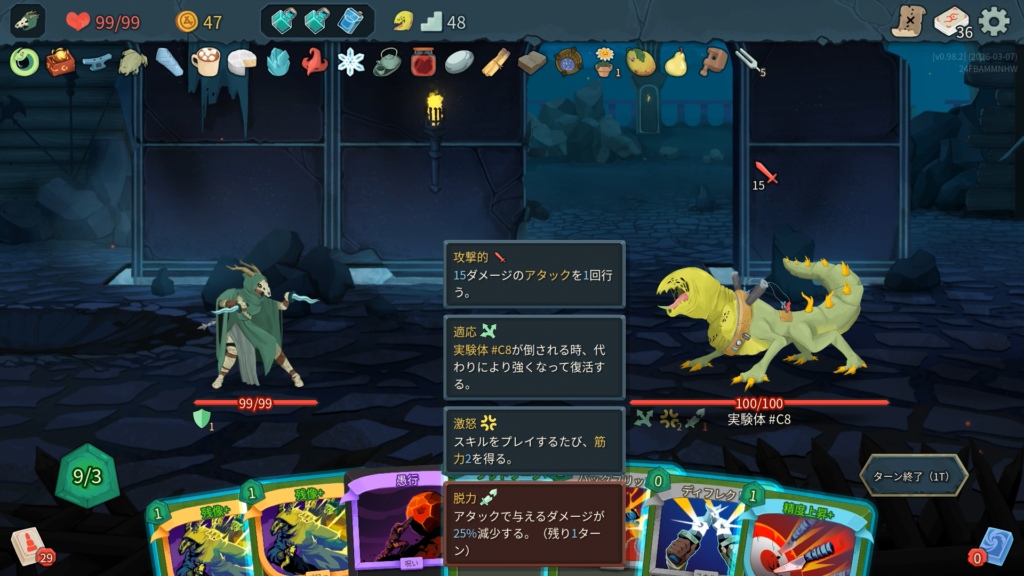
Task: Open the dungeon map scroll
Action: coord(908,21)
